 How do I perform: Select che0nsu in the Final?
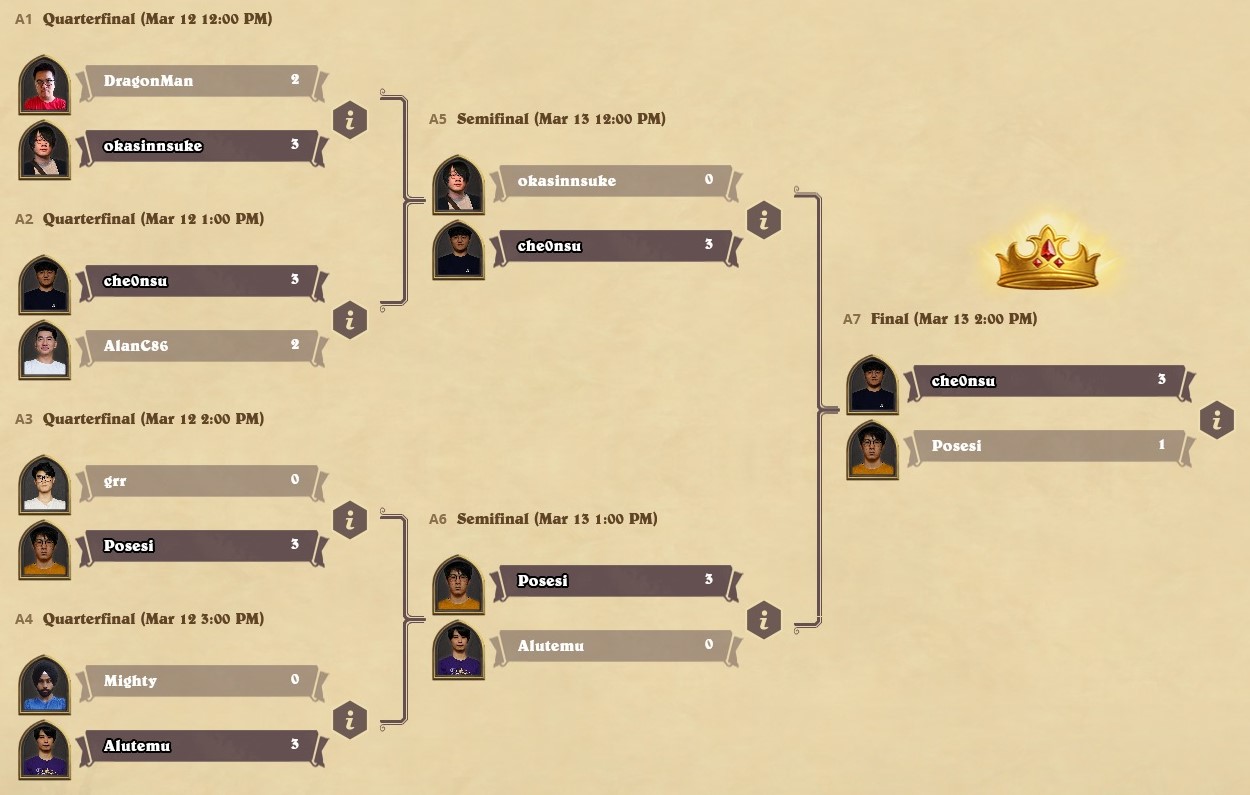click(1045, 381)
